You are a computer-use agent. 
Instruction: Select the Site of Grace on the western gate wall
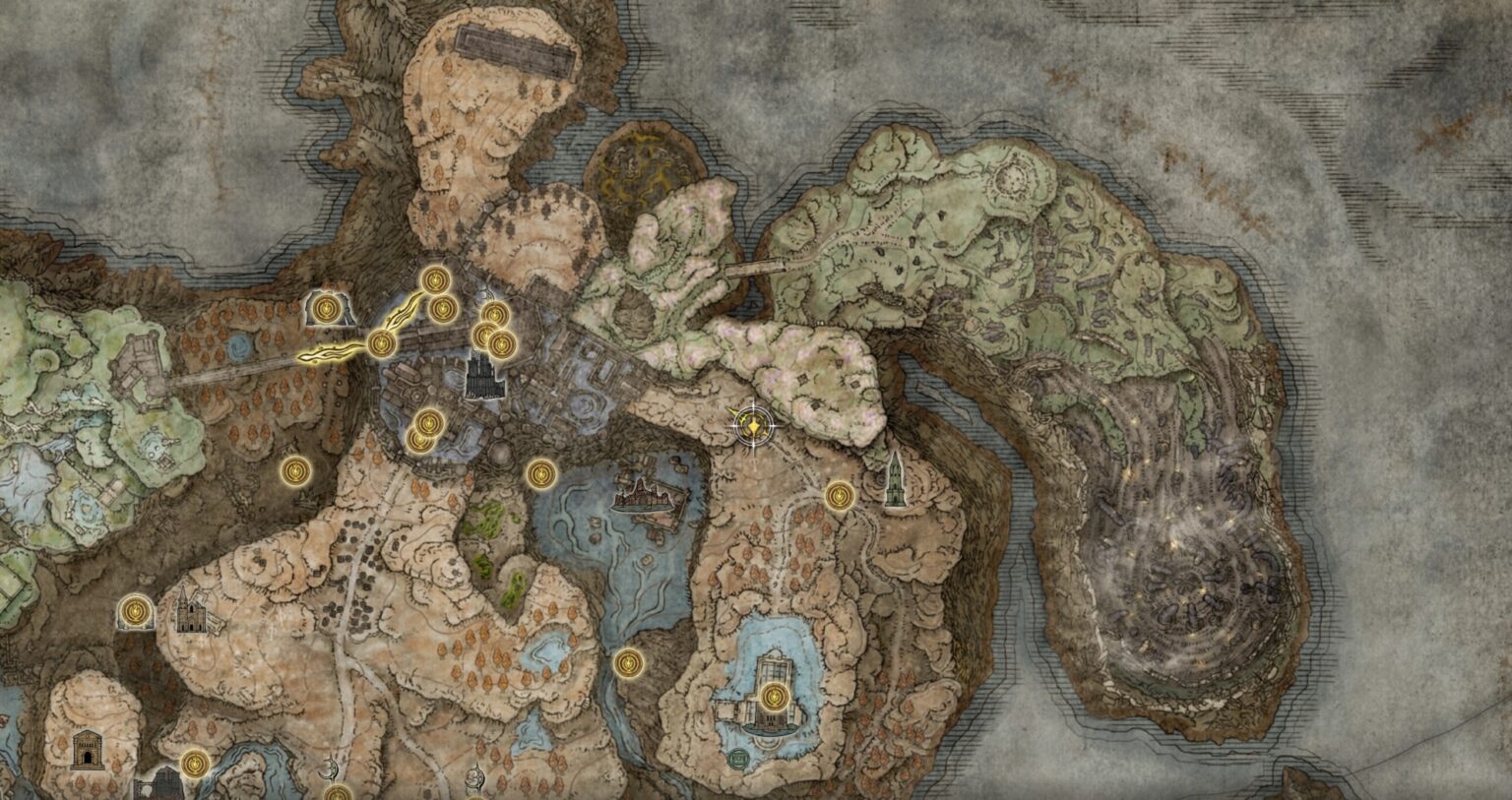[326, 309]
